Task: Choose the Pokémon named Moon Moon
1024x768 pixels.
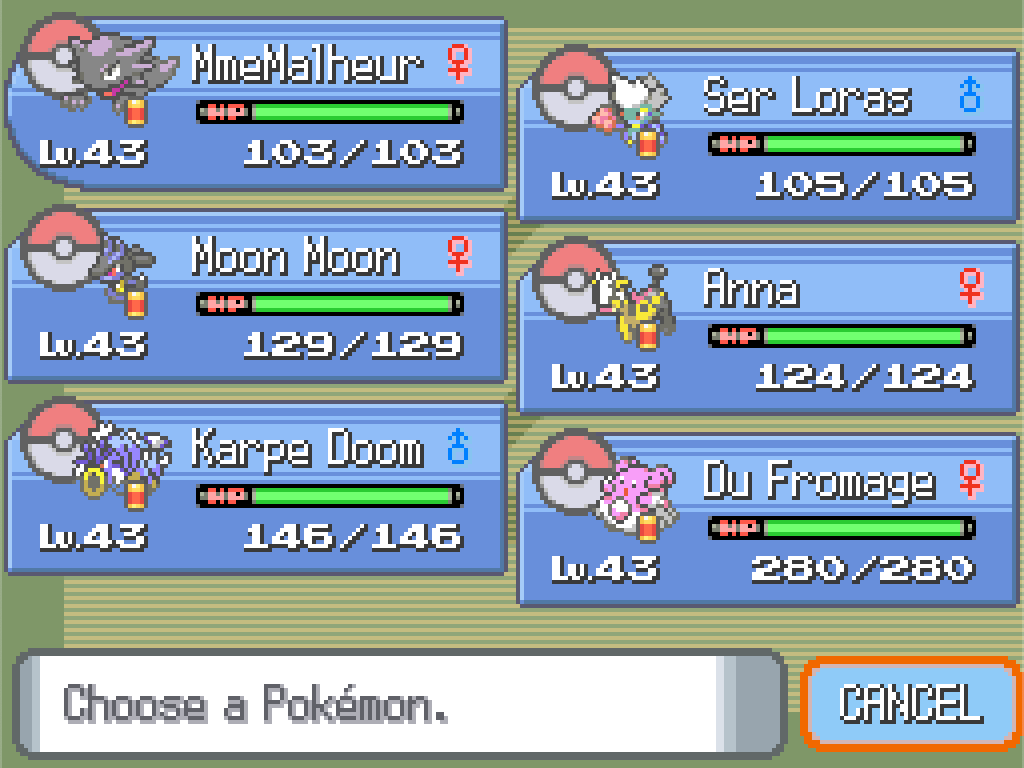Action: [x=258, y=296]
